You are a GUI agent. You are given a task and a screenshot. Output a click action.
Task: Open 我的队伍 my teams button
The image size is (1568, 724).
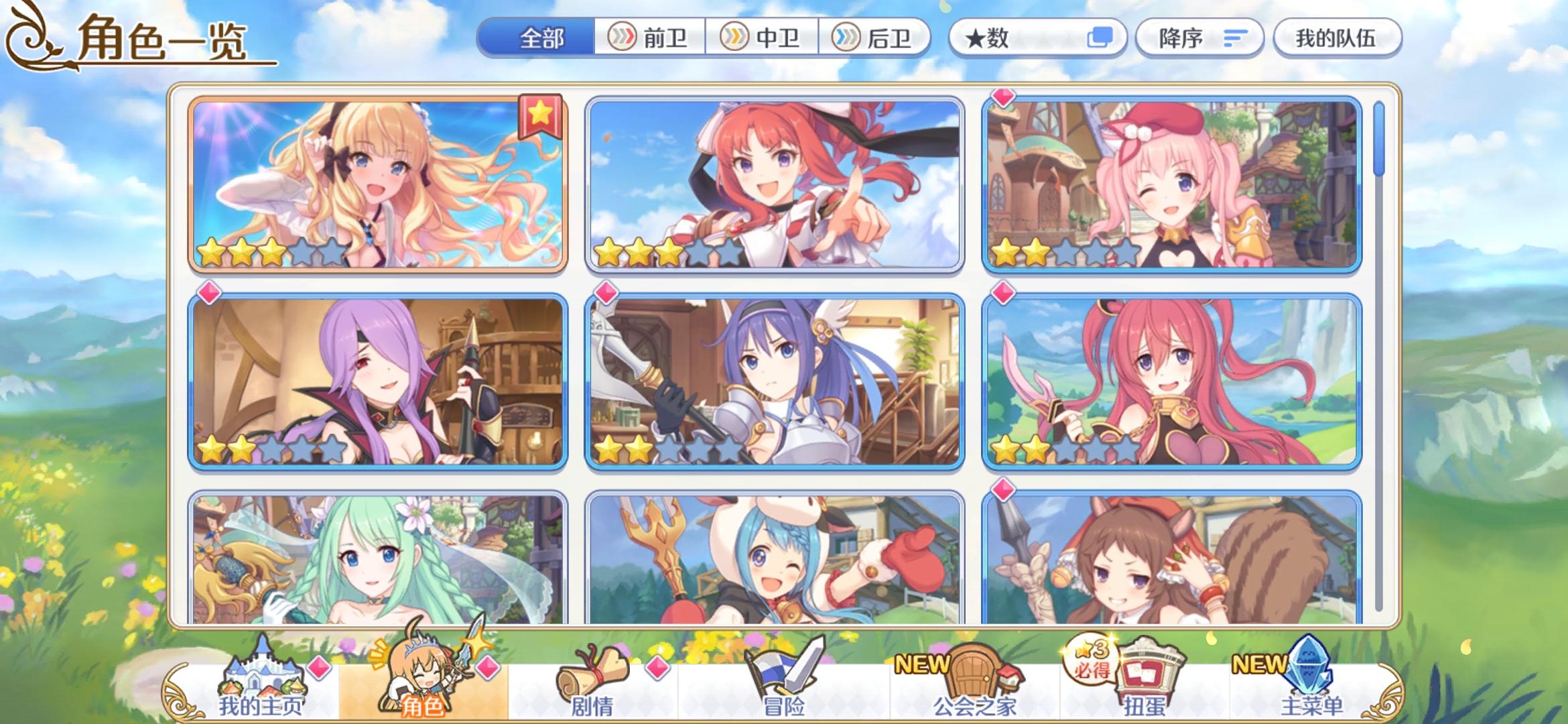(1337, 38)
